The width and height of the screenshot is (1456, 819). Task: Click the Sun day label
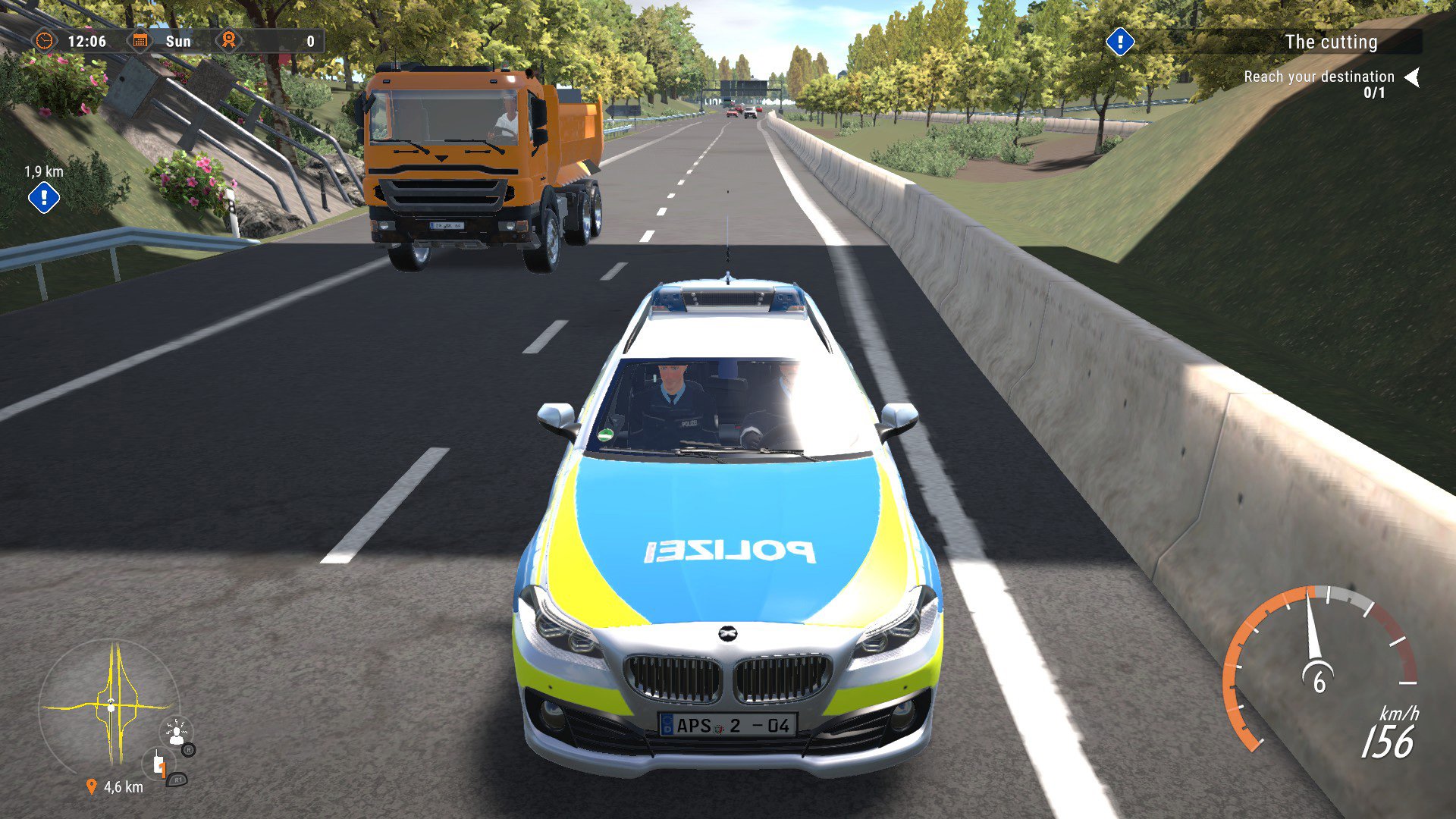(x=178, y=42)
